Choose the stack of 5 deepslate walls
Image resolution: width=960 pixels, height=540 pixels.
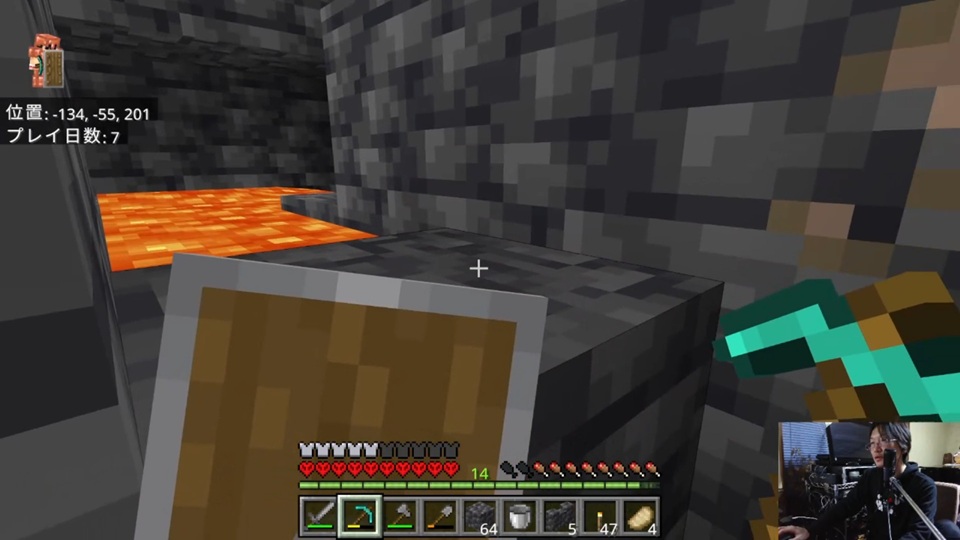[x=560, y=515]
